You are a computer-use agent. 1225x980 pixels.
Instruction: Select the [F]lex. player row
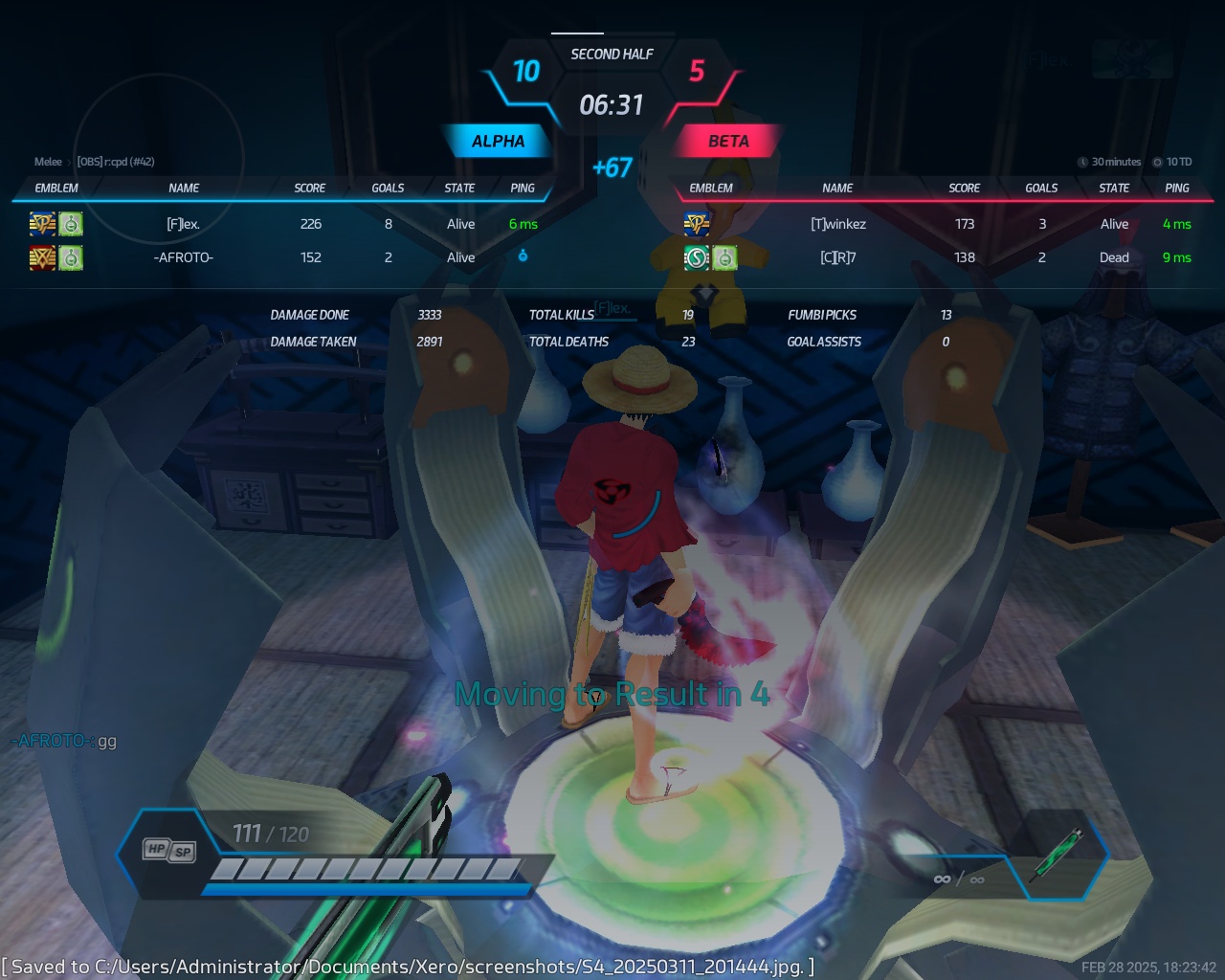click(183, 224)
